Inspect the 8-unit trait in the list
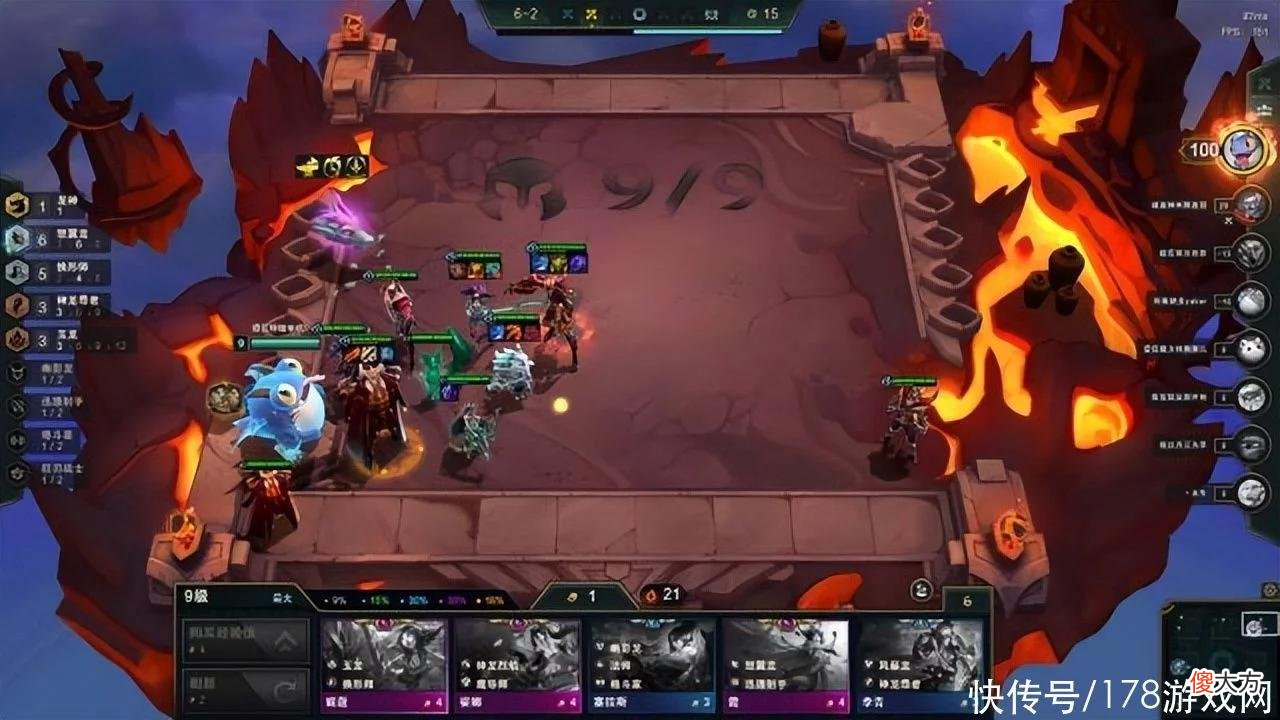 coord(17,238)
